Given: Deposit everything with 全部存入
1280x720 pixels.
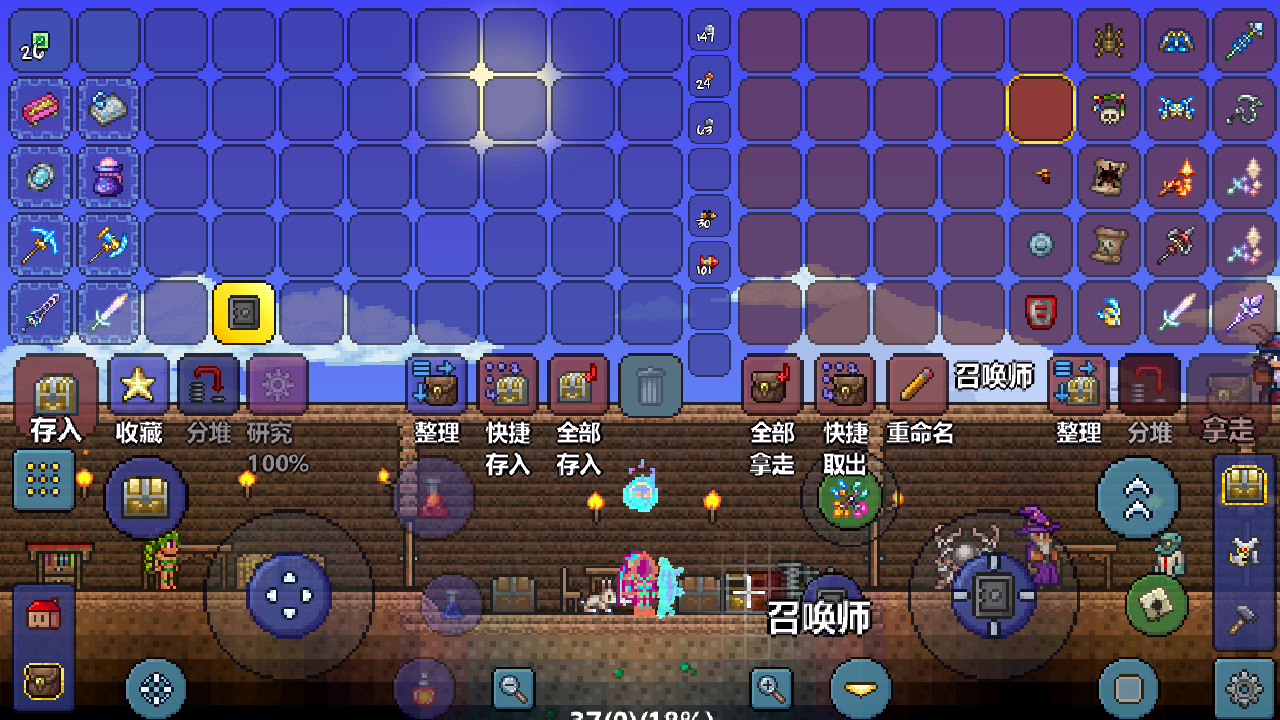Looking at the screenshot, I should [x=578, y=386].
